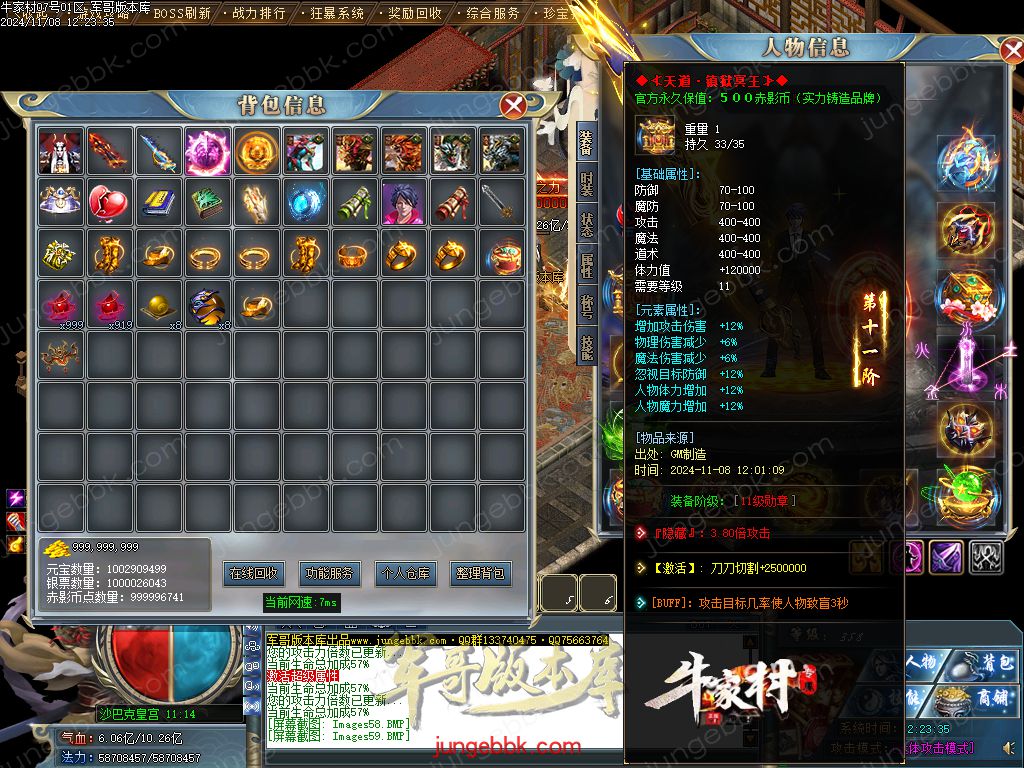Sort the bag with 整理背包
The image size is (1024, 768).
tap(480, 573)
